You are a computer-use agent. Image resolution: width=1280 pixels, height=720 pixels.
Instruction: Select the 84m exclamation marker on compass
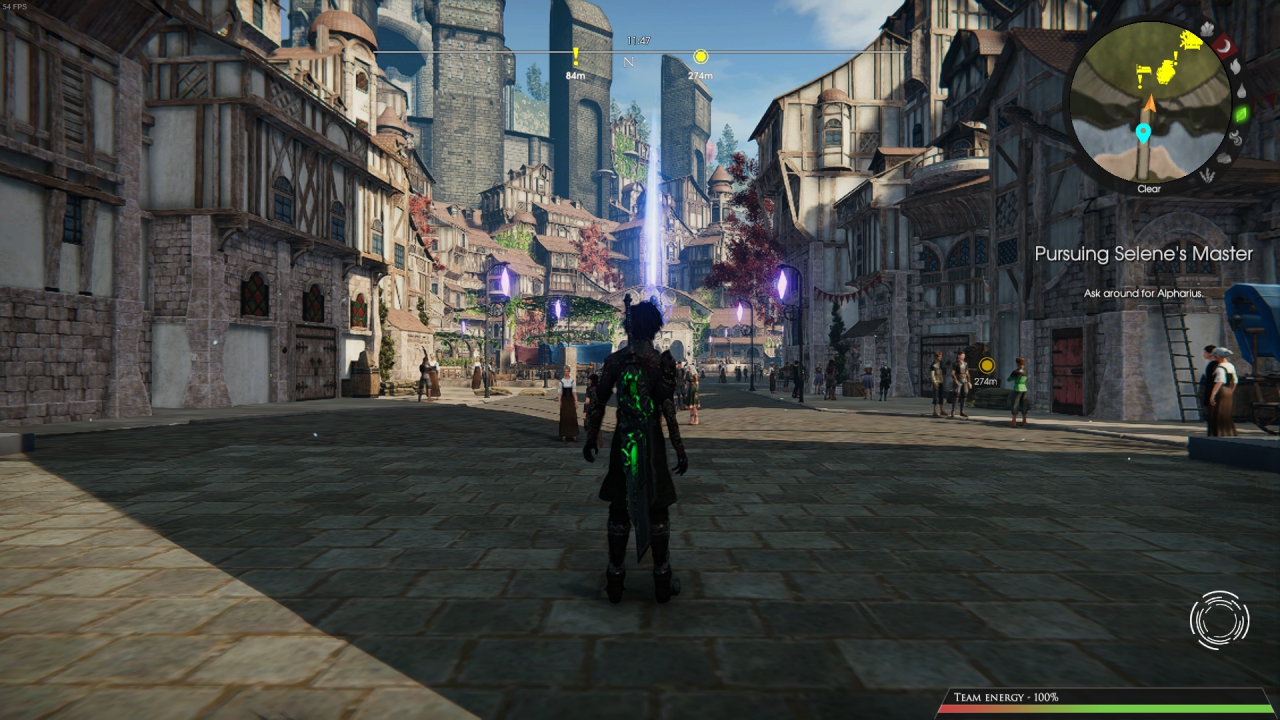575,57
